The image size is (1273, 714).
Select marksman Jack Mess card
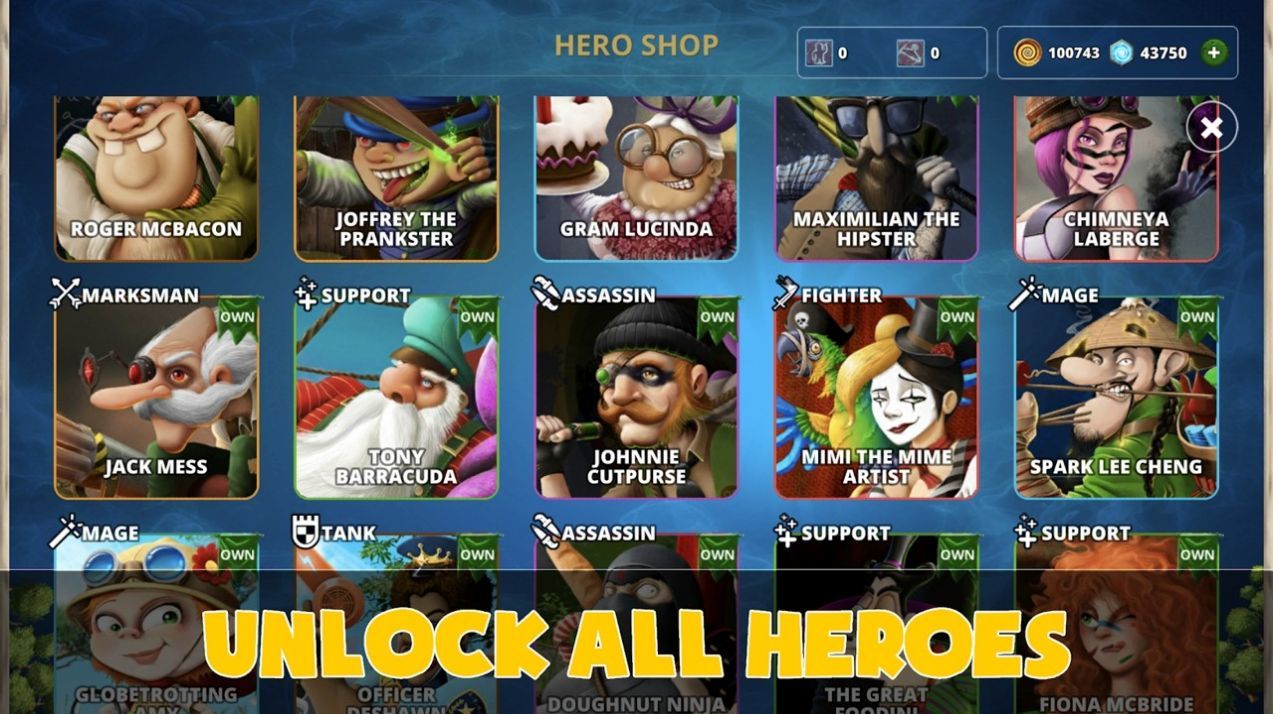pyautogui.click(x=156, y=398)
